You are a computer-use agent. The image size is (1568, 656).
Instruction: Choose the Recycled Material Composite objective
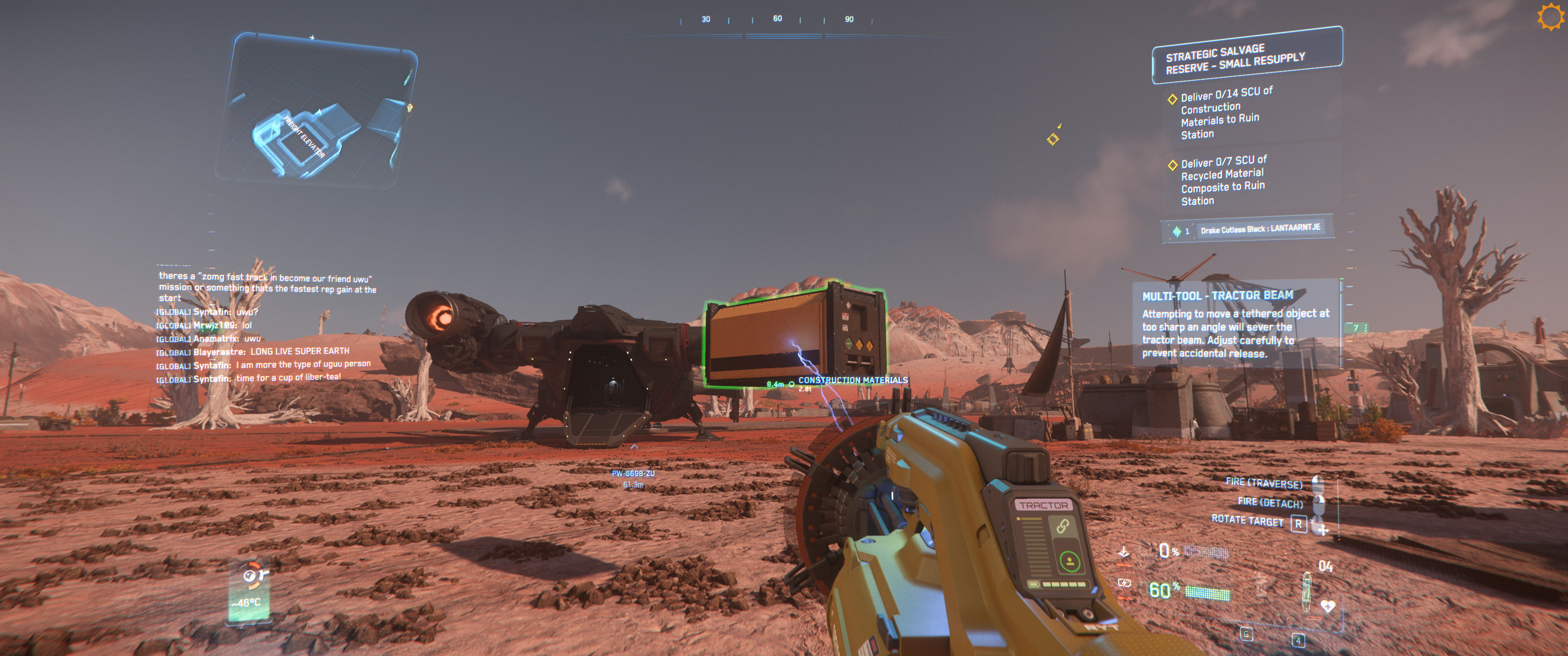(1222, 180)
